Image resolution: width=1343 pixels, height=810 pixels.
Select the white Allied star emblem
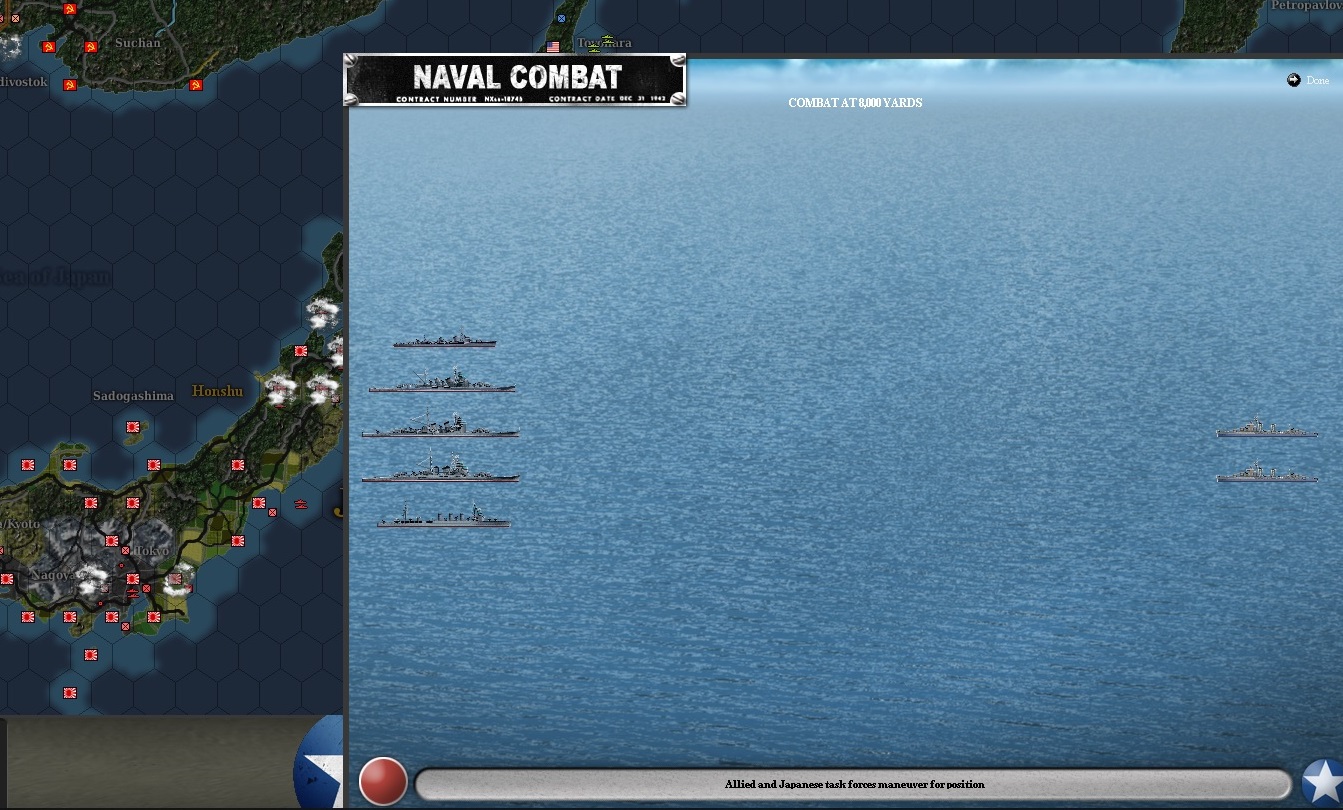(x=1323, y=782)
